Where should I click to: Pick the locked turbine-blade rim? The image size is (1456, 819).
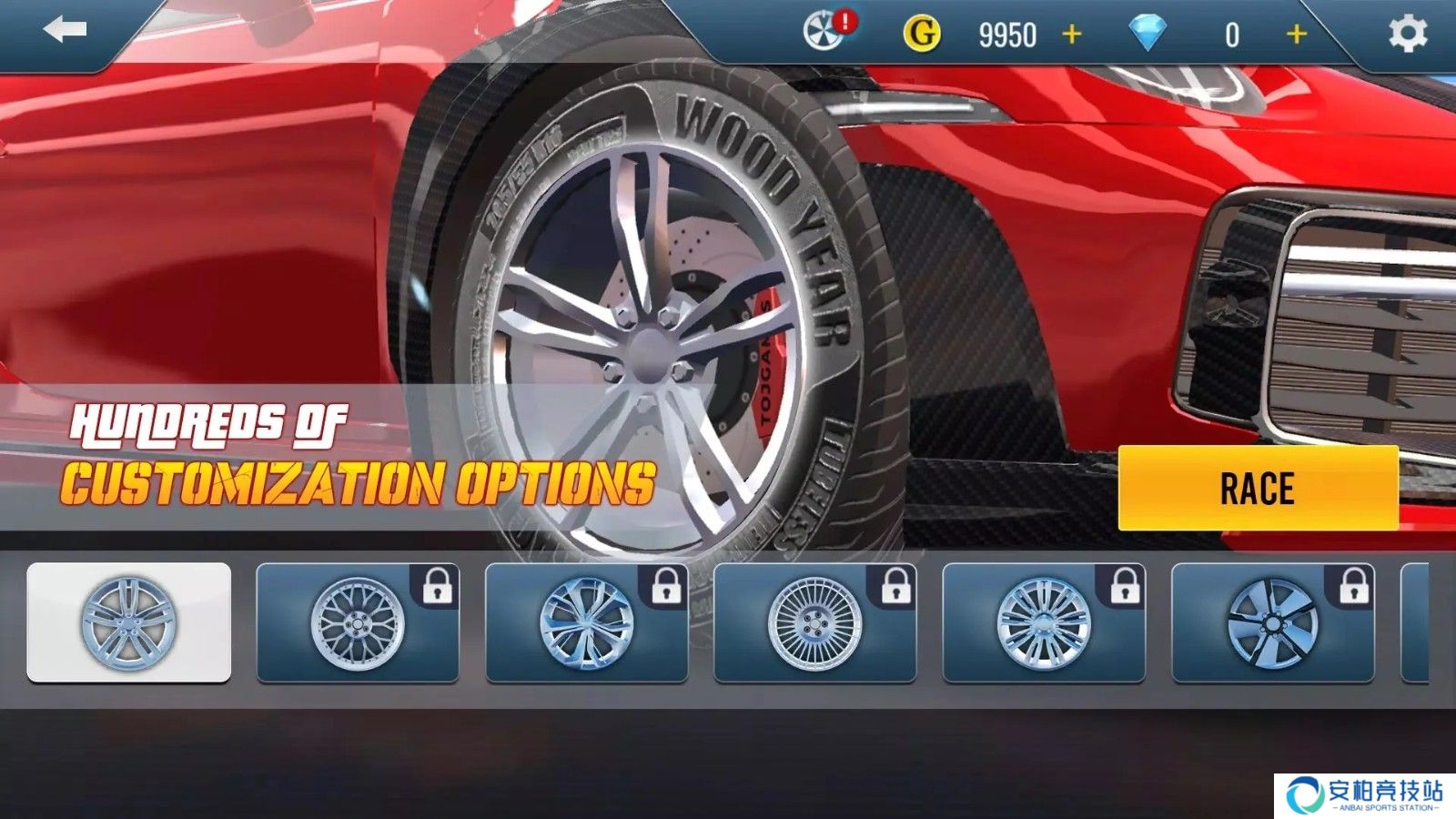[1273, 622]
